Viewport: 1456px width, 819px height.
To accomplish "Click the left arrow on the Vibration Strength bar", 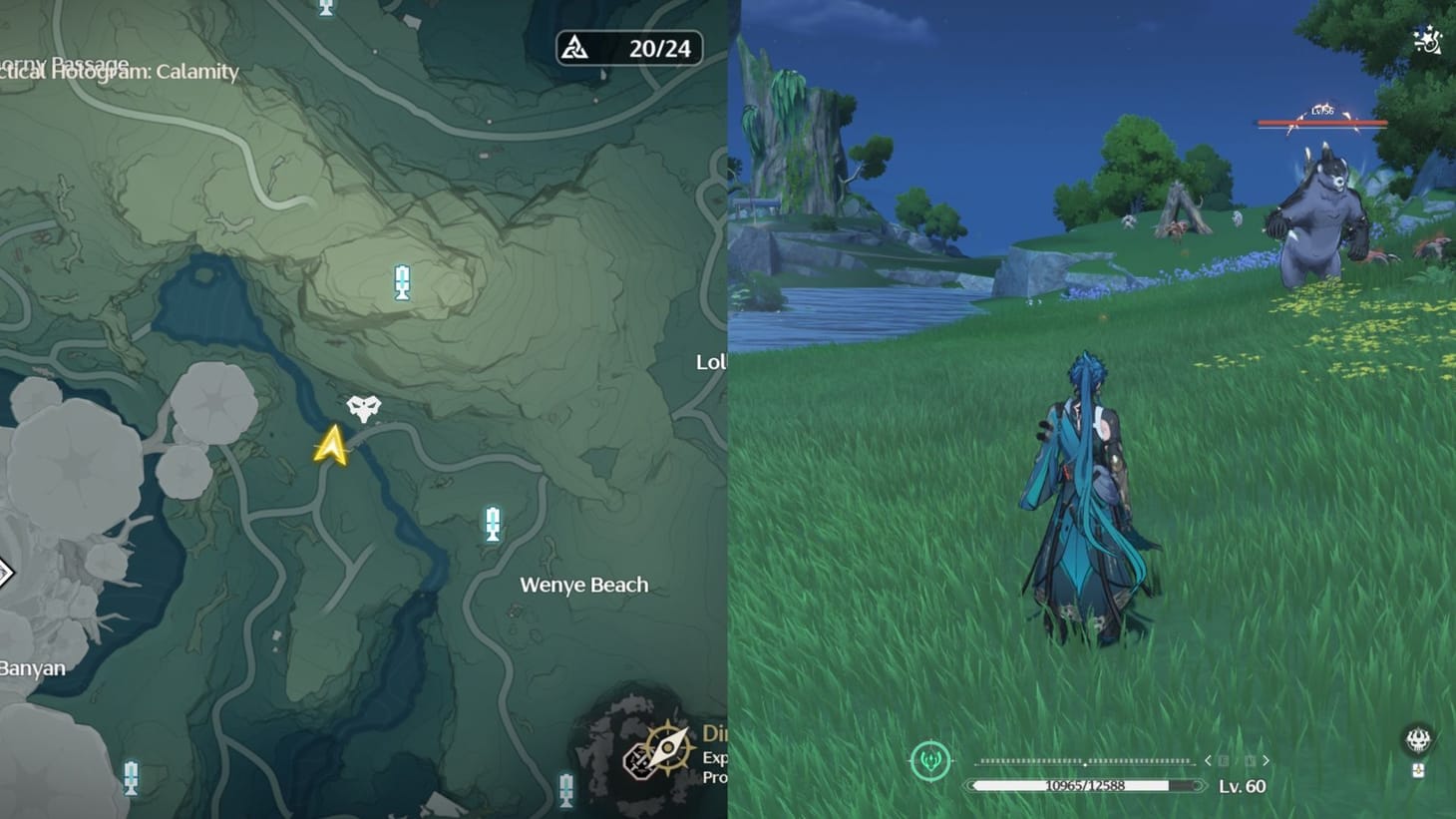I will pos(1210,759).
